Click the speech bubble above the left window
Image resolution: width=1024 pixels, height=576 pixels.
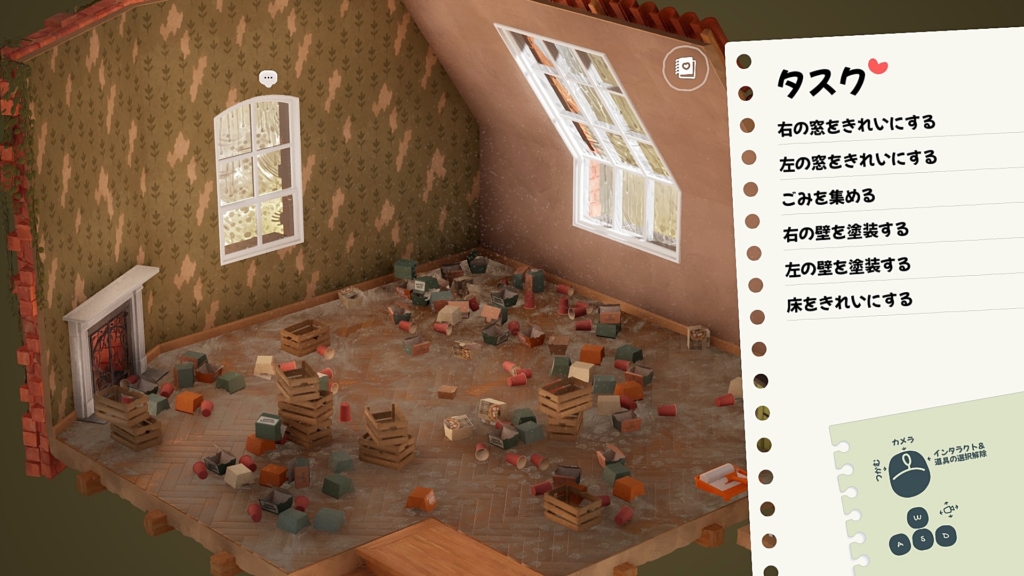pos(267,78)
